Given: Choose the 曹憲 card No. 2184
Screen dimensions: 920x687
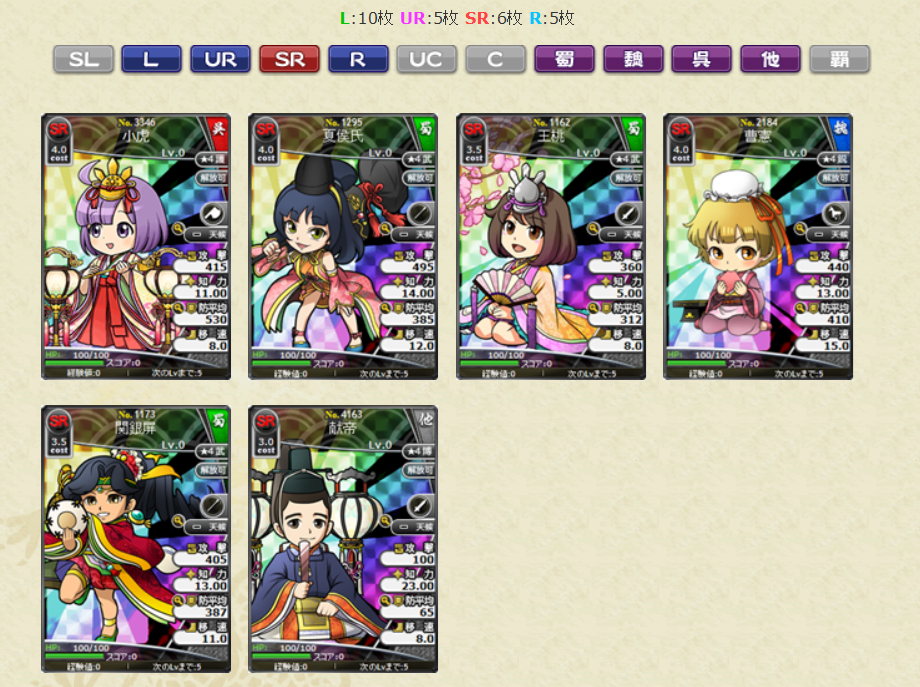Looking at the screenshot, I should [x=758, y=246].
